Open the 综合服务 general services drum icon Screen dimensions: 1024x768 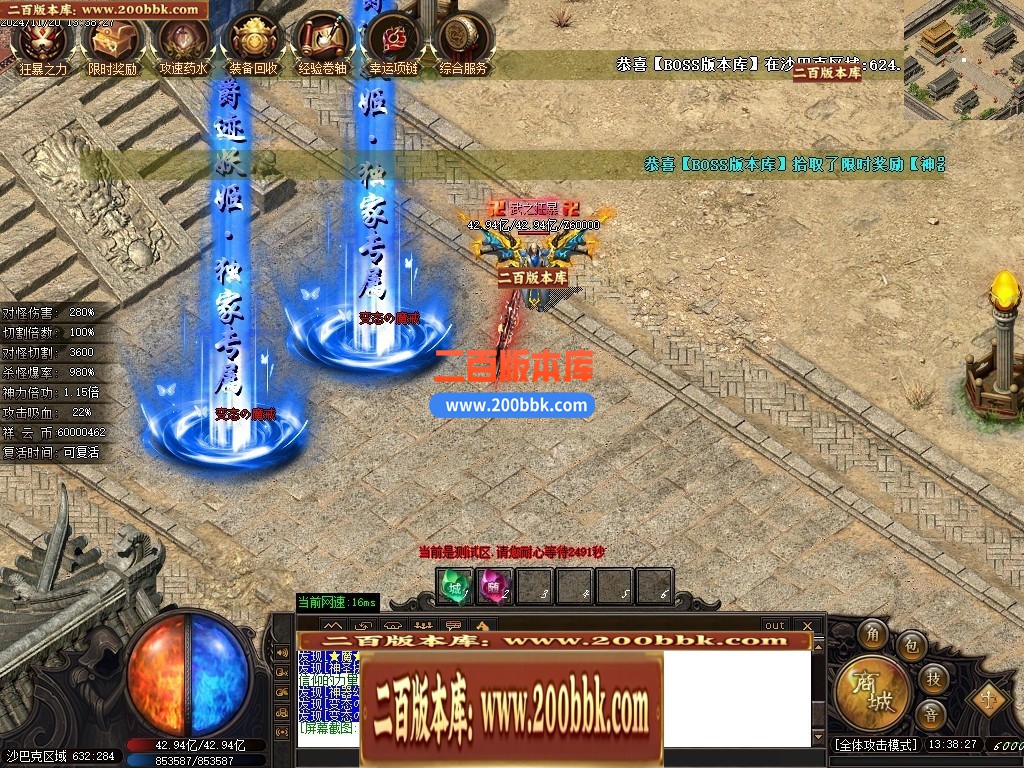463,42
